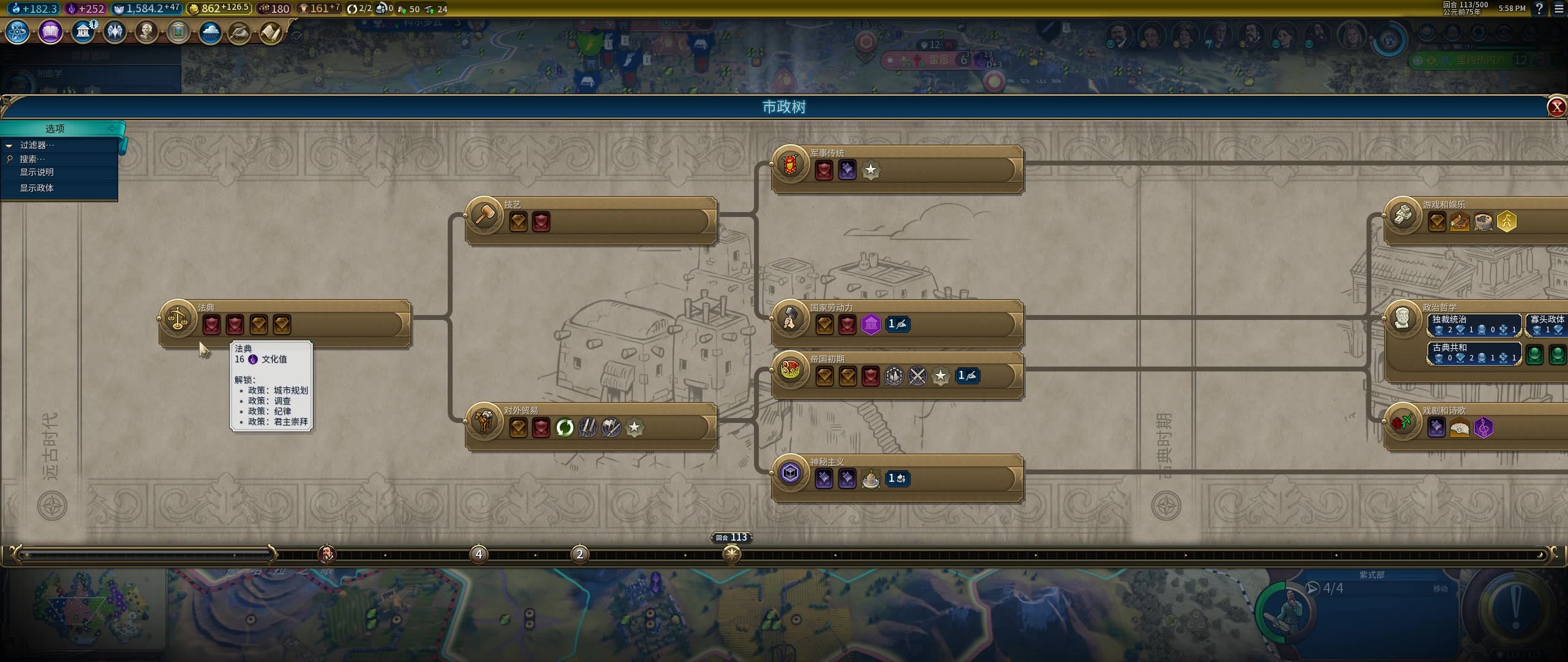Toggle the 显示政体 option

[37, 188]
